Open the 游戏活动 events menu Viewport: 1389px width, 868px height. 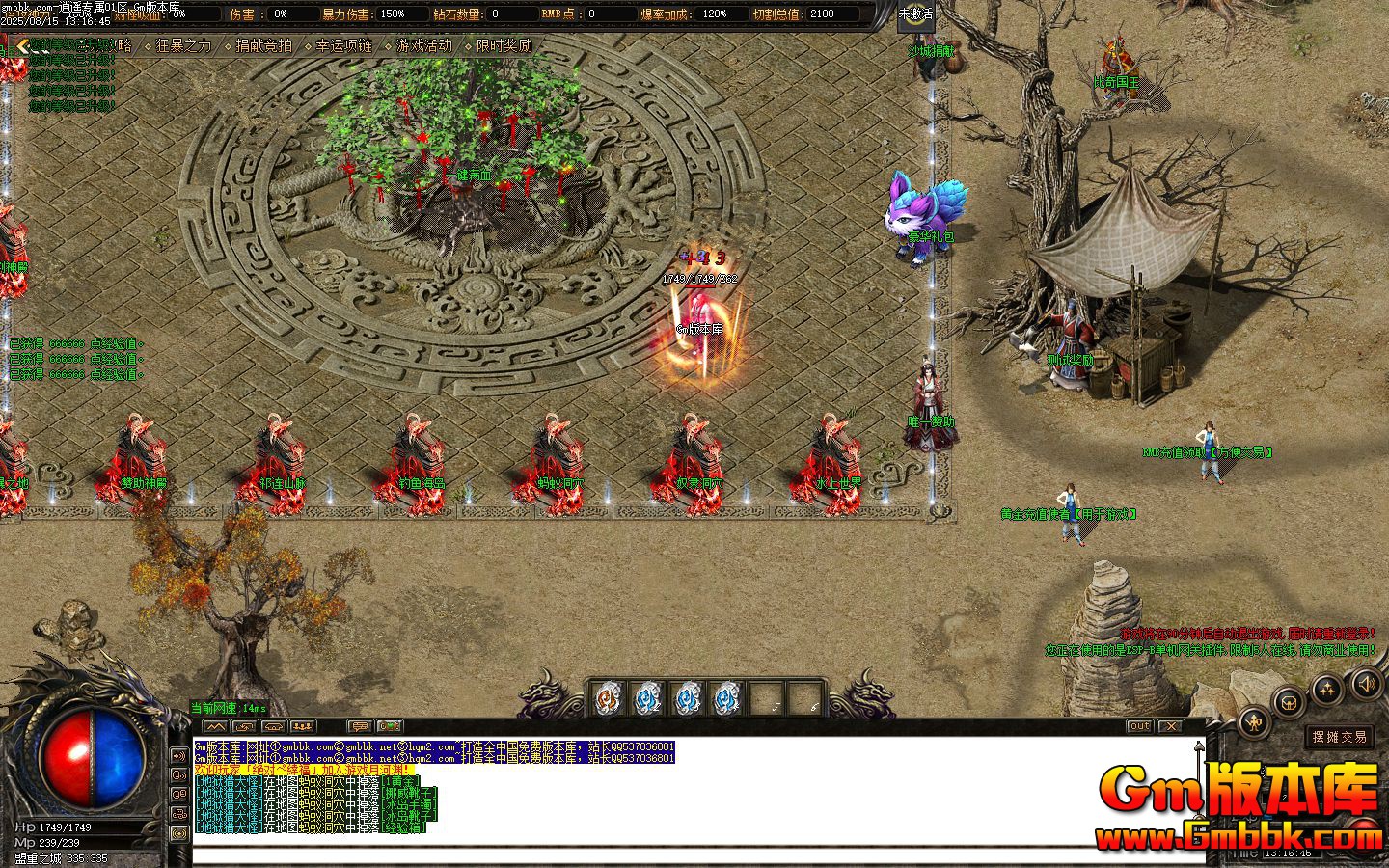point(423,45)
